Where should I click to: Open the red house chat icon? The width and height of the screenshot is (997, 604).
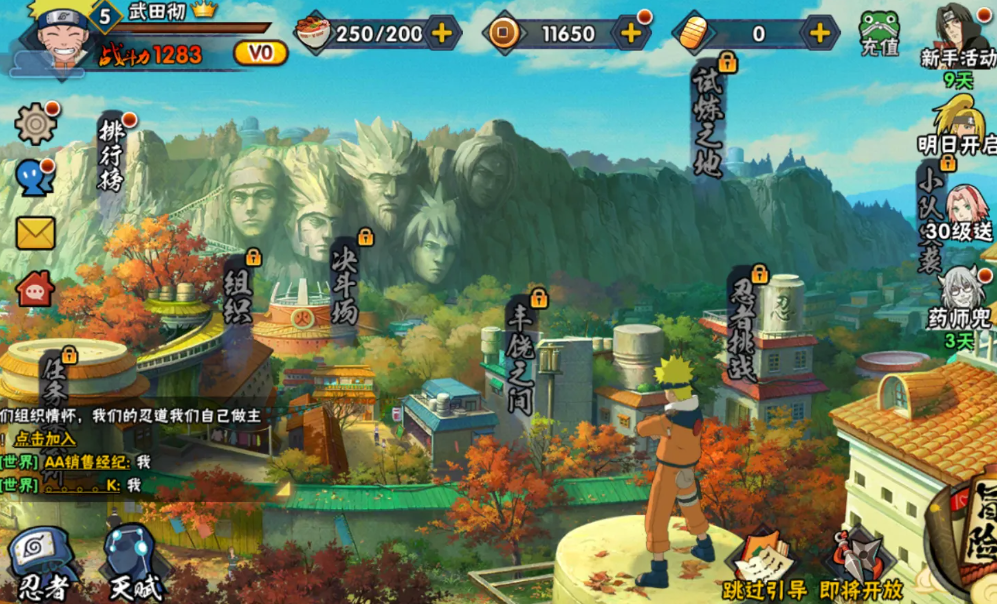pyautogui.click(x=36, y=289)
